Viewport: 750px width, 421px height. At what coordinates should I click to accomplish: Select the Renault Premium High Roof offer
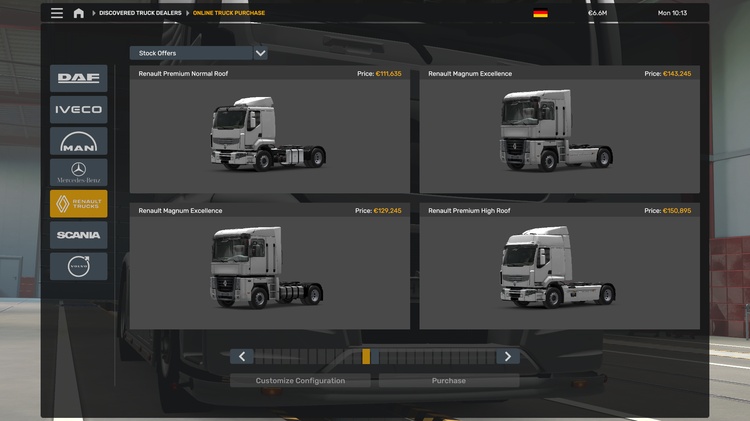pyautogui.click(x=559, y=267)
